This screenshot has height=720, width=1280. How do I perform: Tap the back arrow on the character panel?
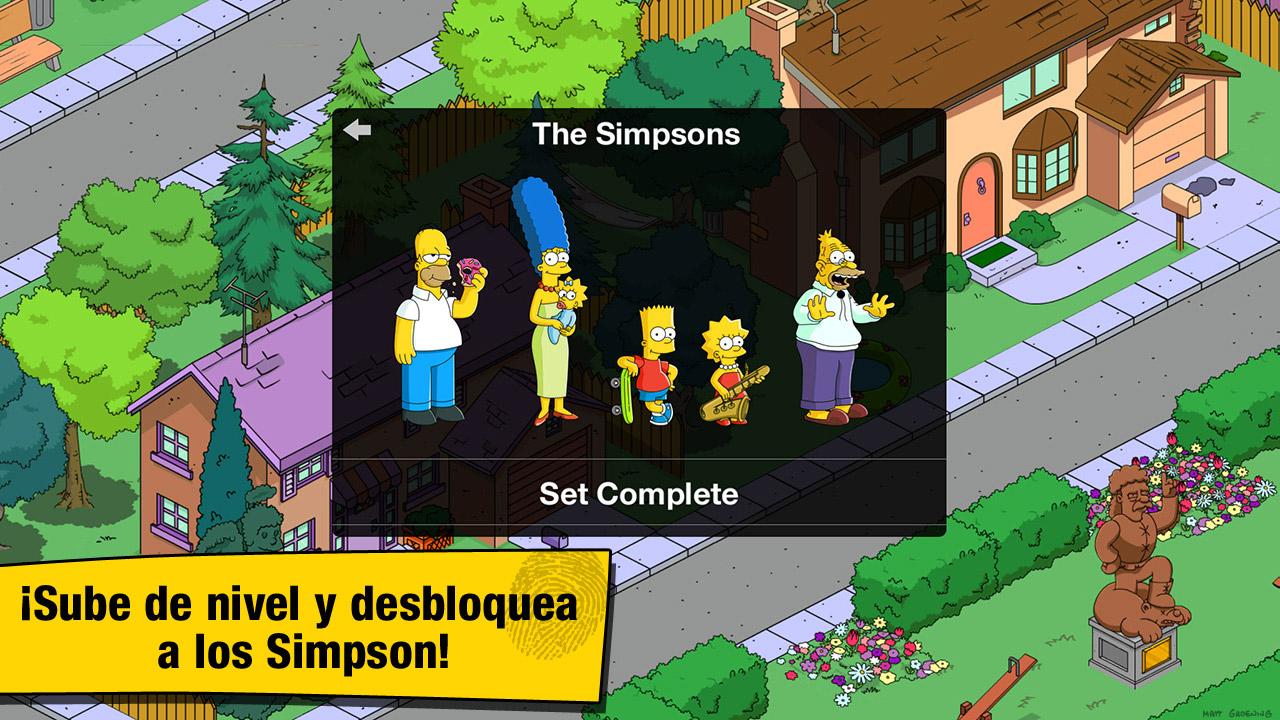356,128
